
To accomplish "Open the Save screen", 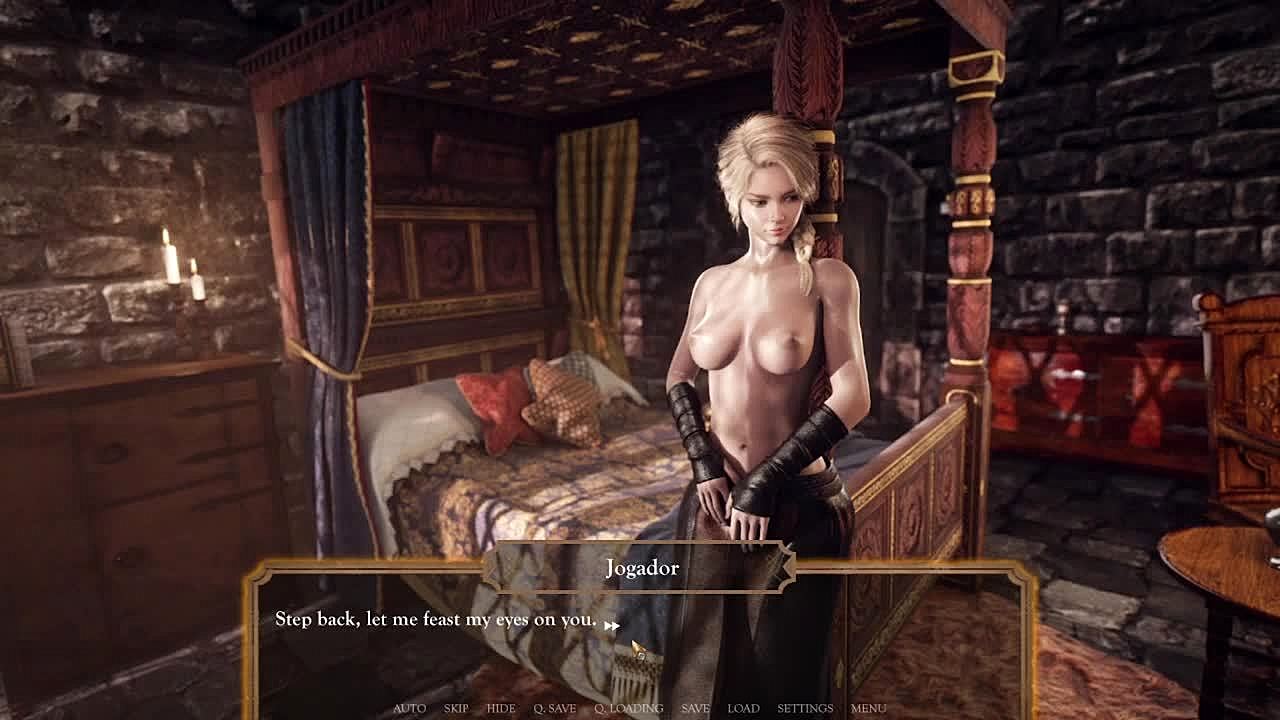I will tap(695, 708).
